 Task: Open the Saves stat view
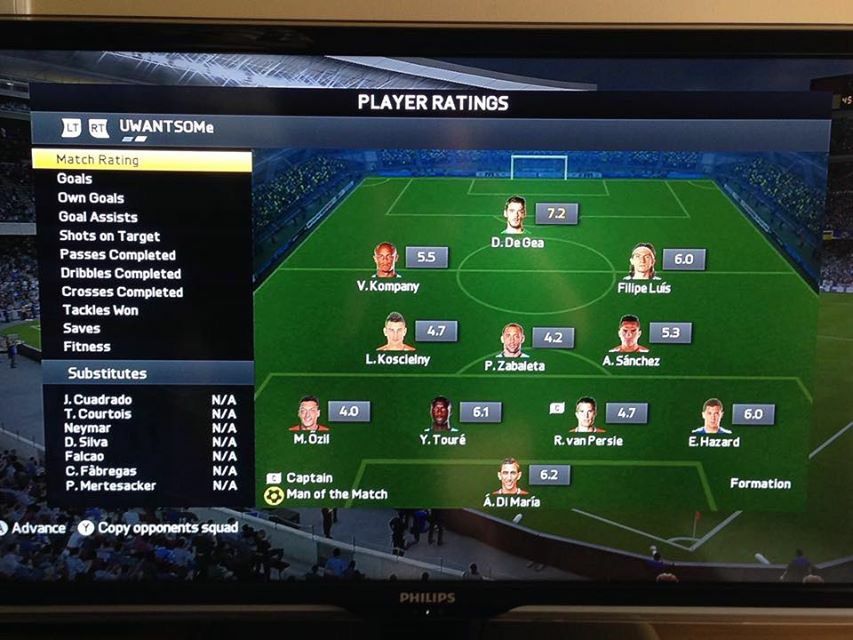point(81,328)
